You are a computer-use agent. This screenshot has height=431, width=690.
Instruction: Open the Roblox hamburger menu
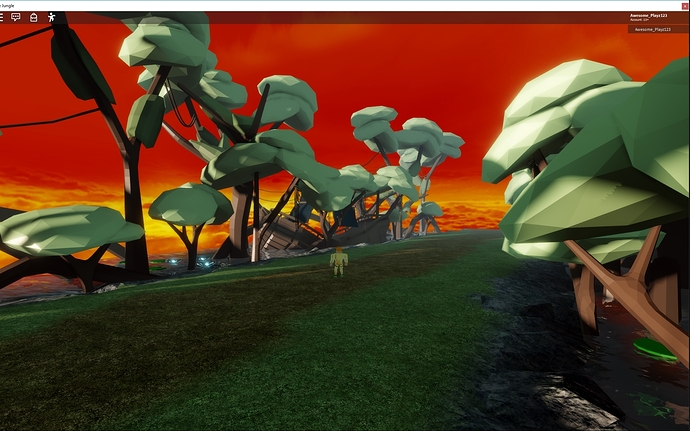(x=1, y=17)
